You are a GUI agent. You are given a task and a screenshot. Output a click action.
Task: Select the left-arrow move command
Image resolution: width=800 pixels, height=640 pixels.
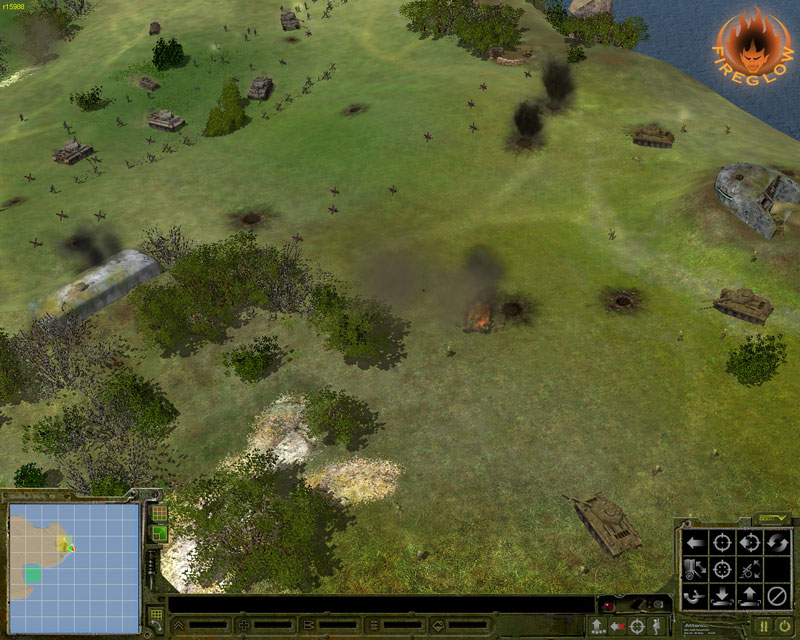point(695,543)
